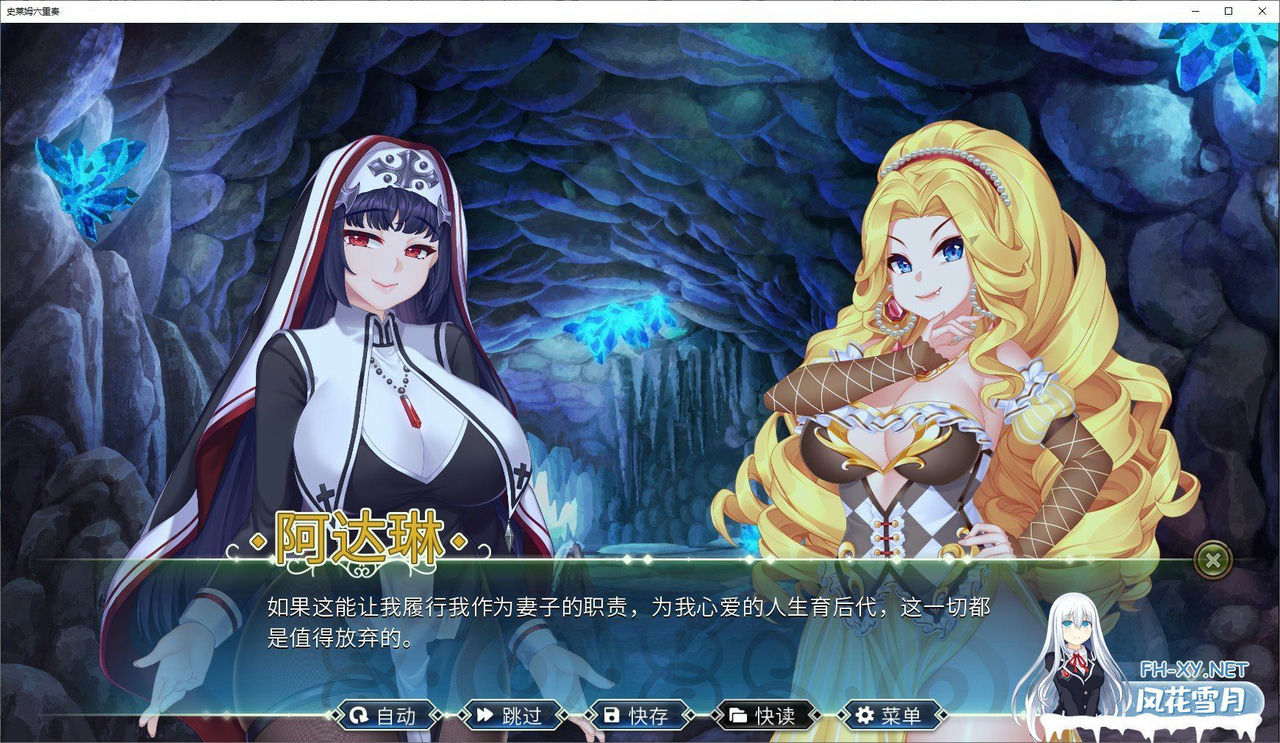
Task: Hide the dialogue box with the X toggle
Action: [x=1213, y=559]
